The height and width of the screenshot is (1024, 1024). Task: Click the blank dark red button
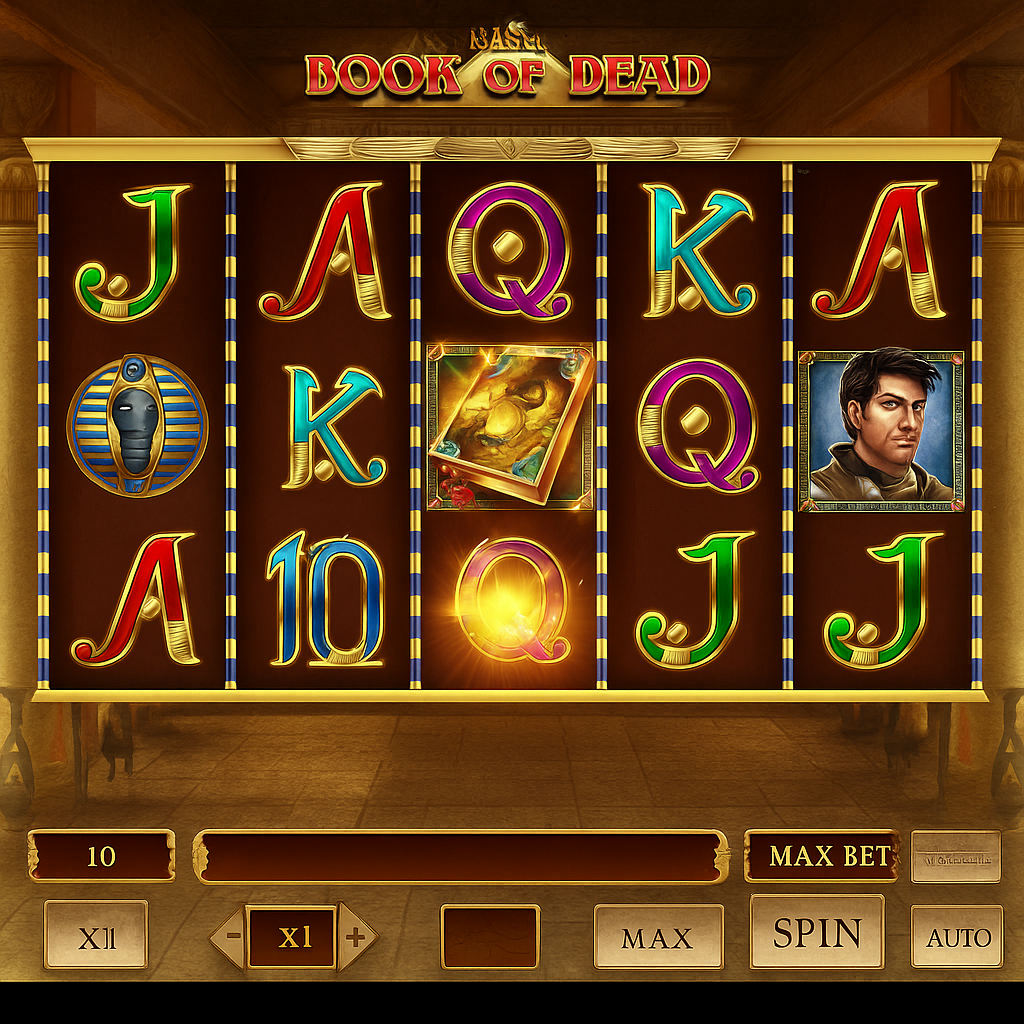pos(490,937)
